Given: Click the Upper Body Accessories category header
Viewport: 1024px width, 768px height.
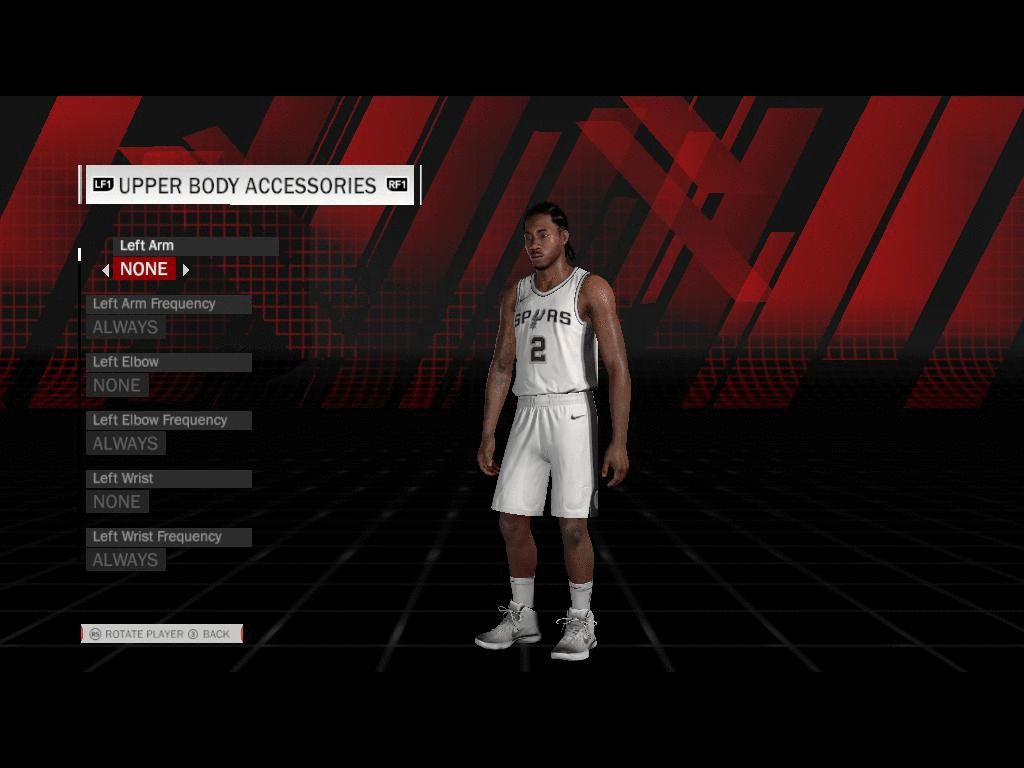Looking at the screenshot, I should tap(248, 186).
